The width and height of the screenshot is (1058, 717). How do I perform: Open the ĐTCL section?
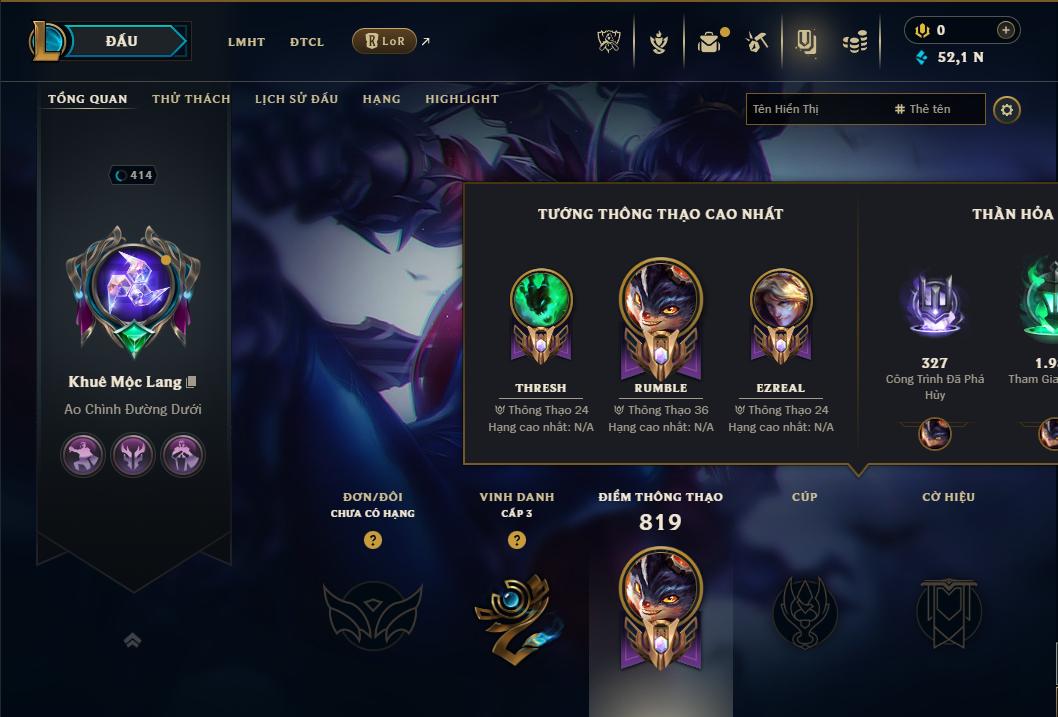tap(307, 42)
